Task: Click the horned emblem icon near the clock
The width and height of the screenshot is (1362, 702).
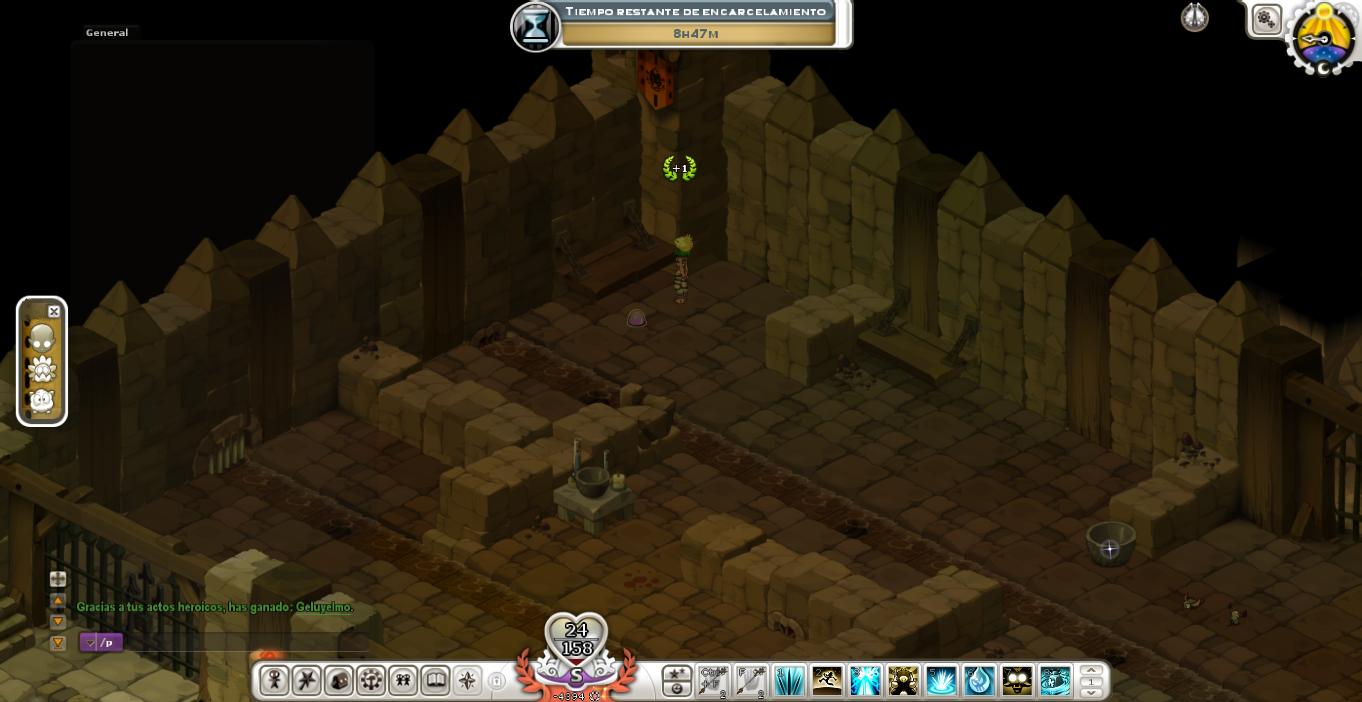Action: [1195, 17]
